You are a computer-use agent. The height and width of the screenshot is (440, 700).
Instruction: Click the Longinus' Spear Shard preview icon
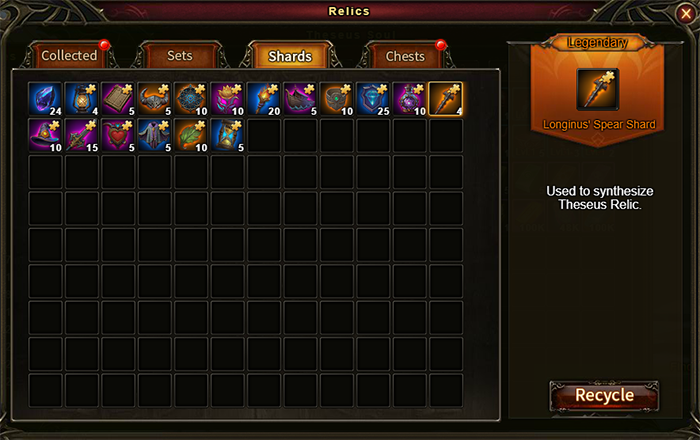597,89
